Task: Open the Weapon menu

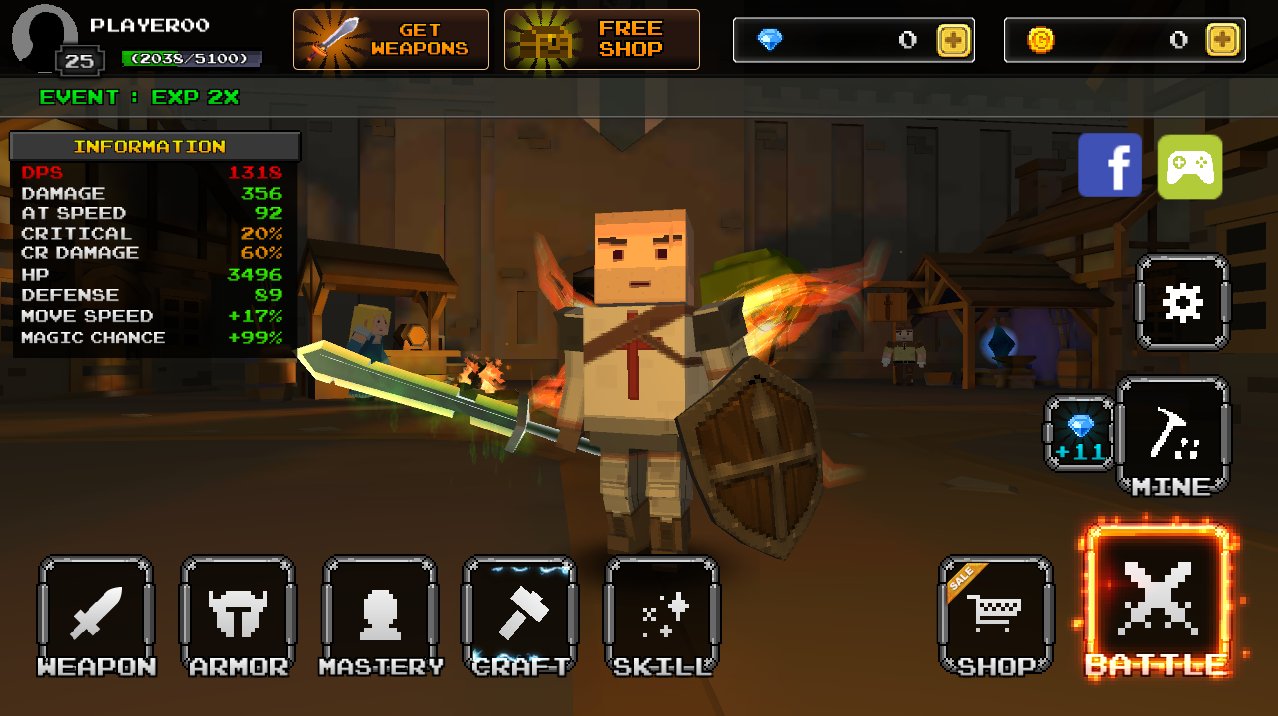Action: pos(96,614)
